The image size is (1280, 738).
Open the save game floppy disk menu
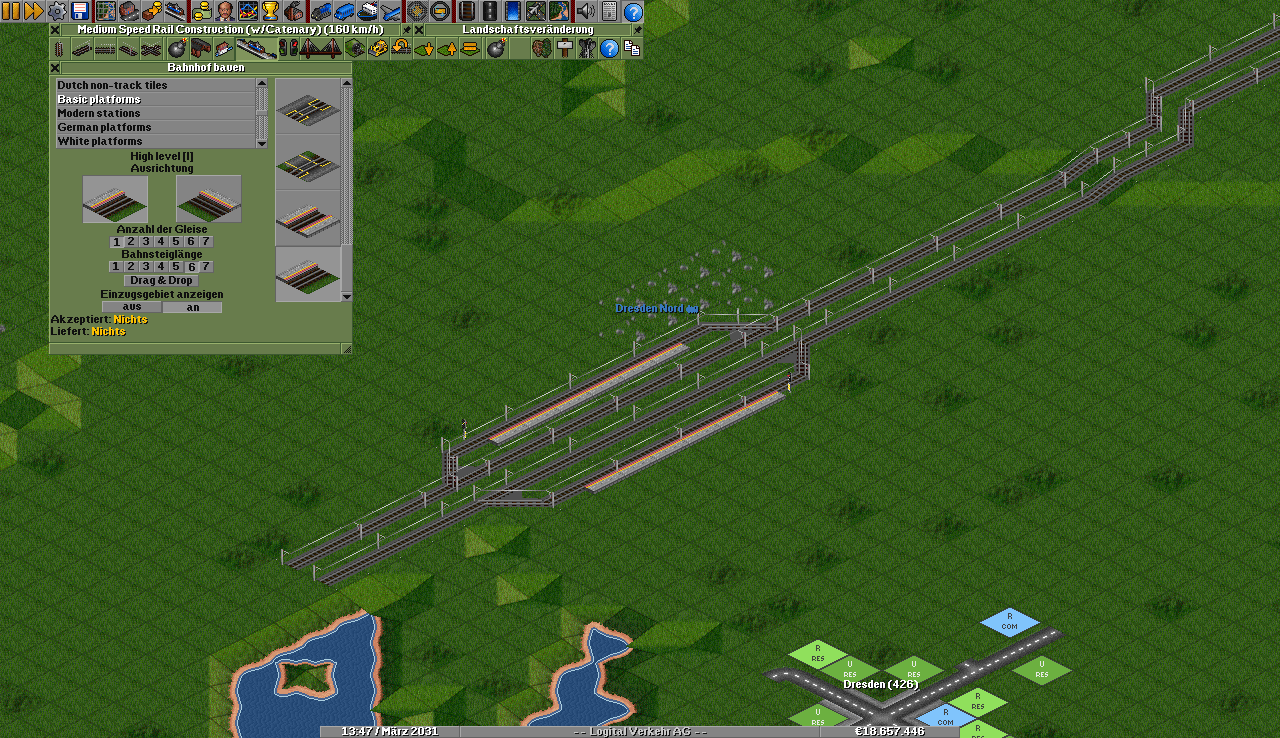click(81, 11)
